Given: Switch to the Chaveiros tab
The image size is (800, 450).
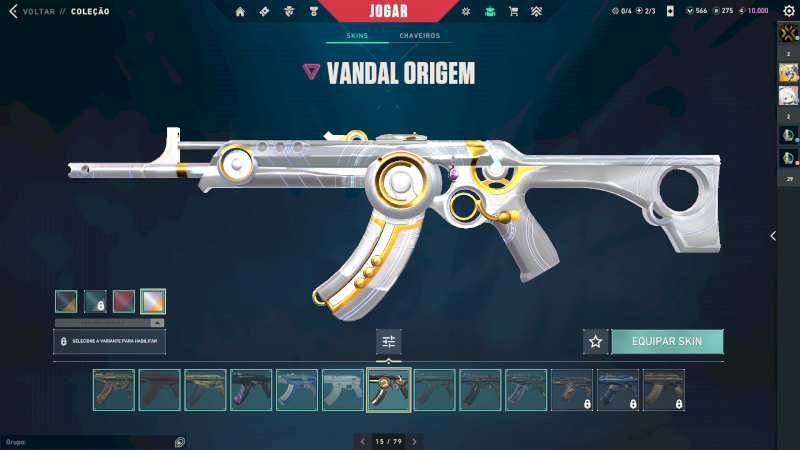Looking at the screenshot, I should pyautogui.click(x=419, y=36).
